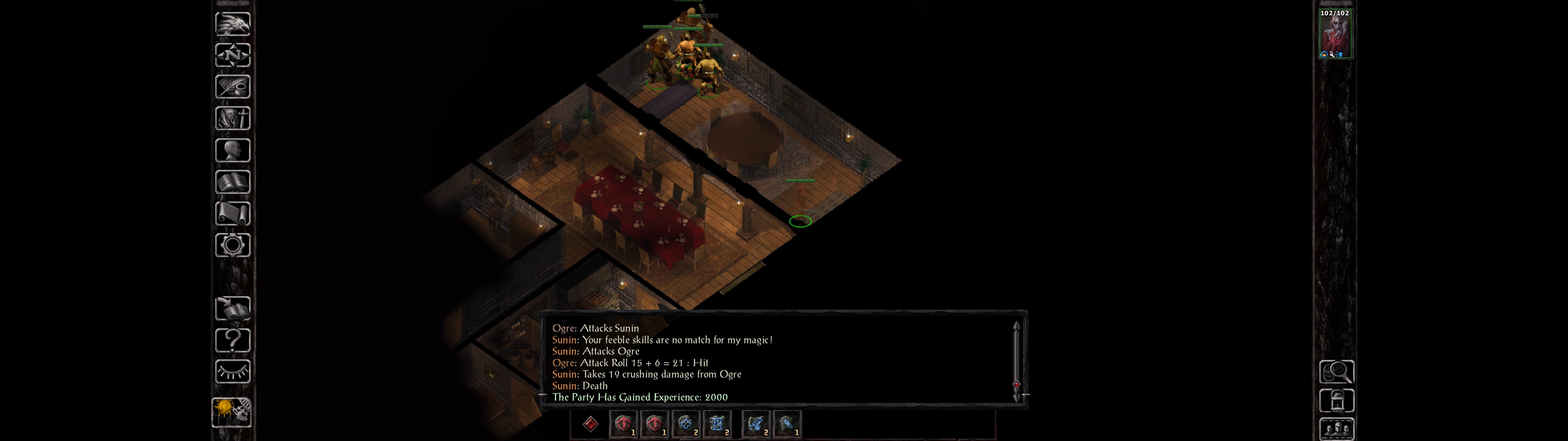Select the character portrait thumbnail
The height and width of the screenshot is (441, 1568).
click(1335, 35)
